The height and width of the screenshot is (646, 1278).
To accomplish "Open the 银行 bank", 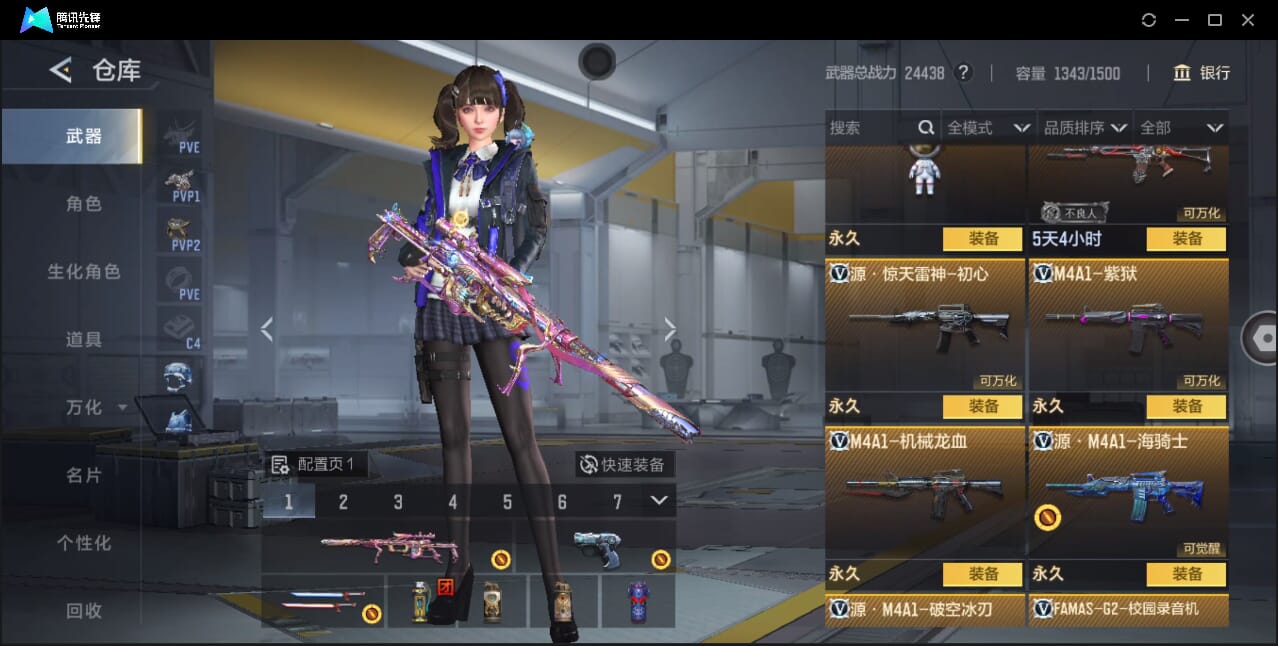I will coord(1202,73).
